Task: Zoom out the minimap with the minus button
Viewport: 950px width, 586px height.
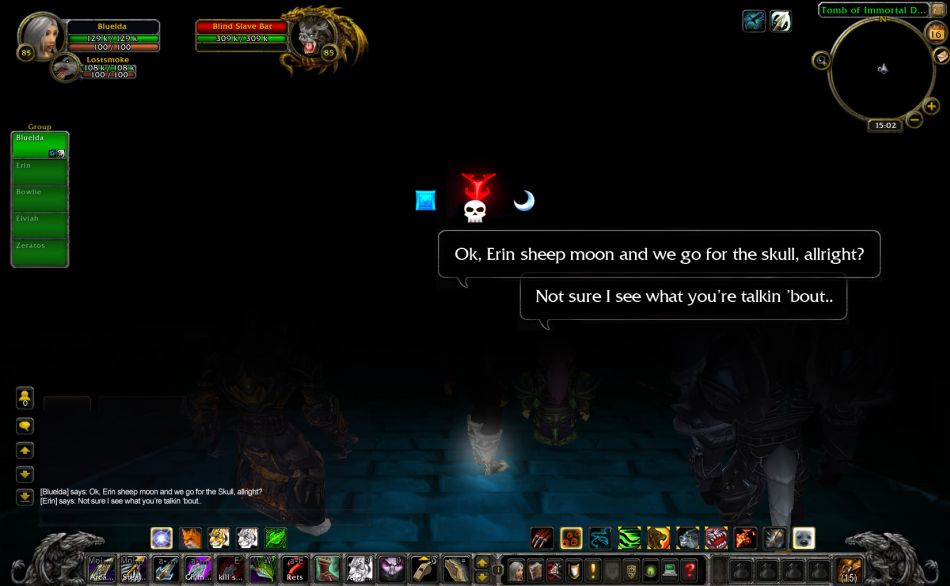Action: point(914,120)
